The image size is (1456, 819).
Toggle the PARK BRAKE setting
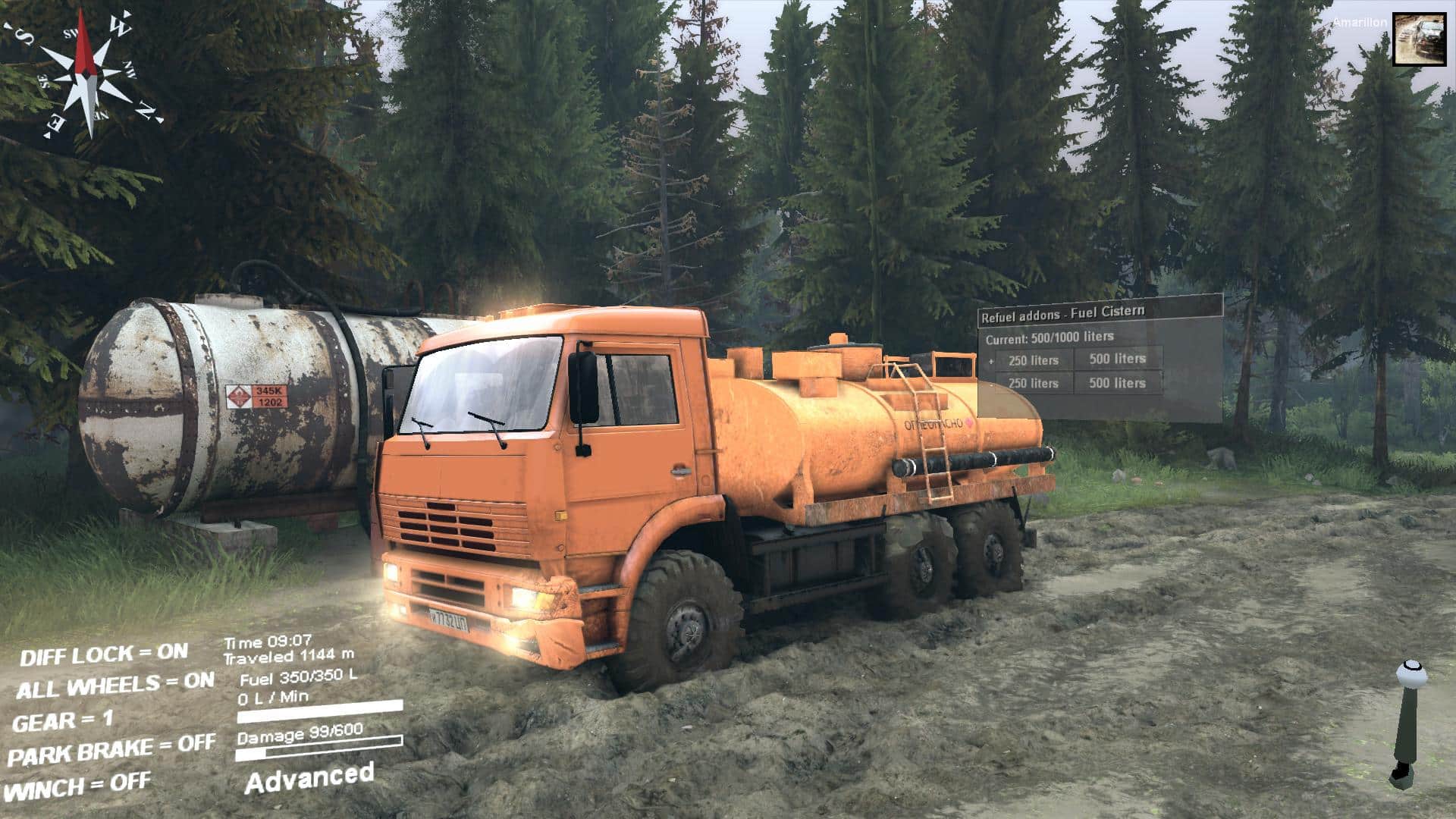111,751
